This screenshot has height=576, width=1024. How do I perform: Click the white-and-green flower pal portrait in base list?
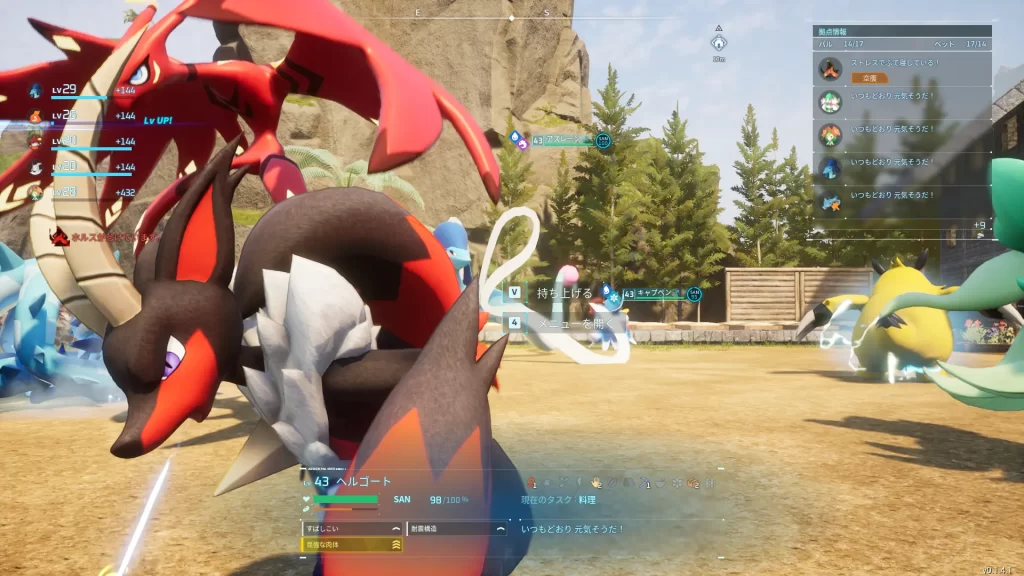[830, 101]
